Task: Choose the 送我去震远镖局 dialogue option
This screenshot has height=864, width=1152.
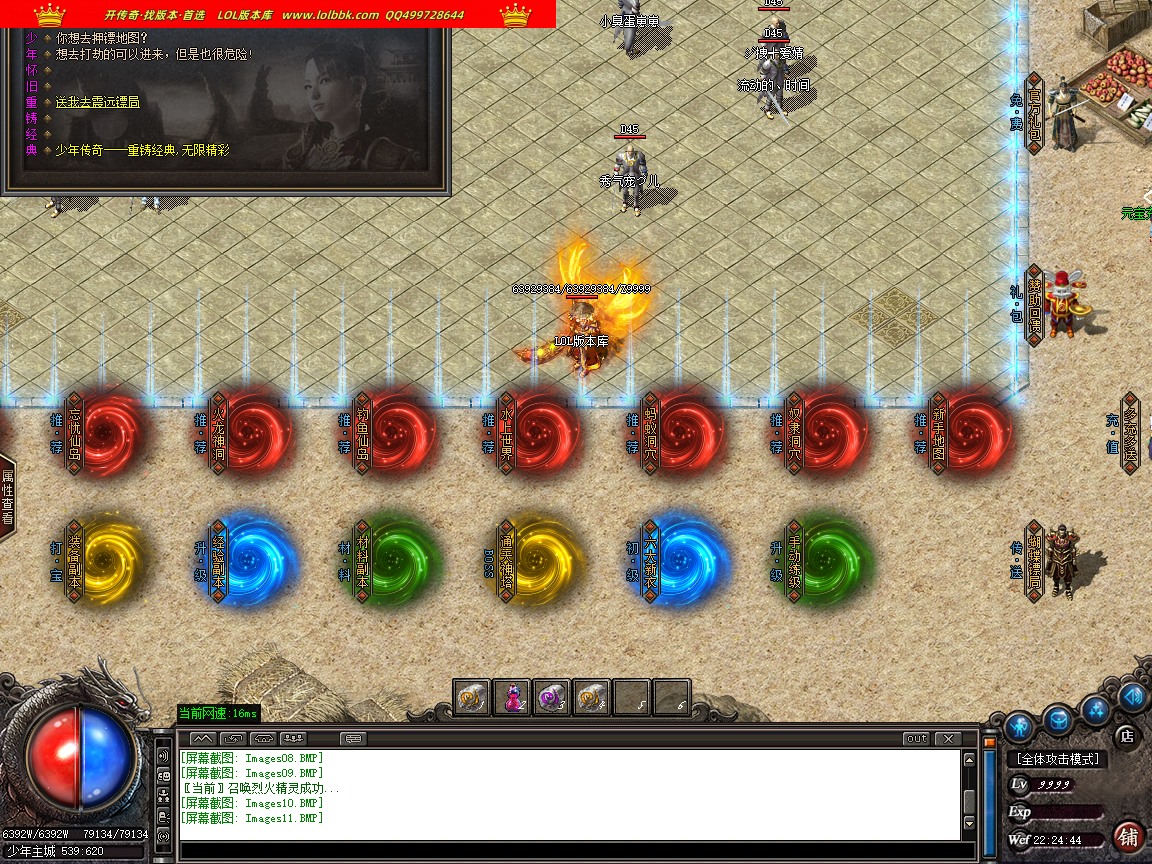Action: tap(97, 102)
